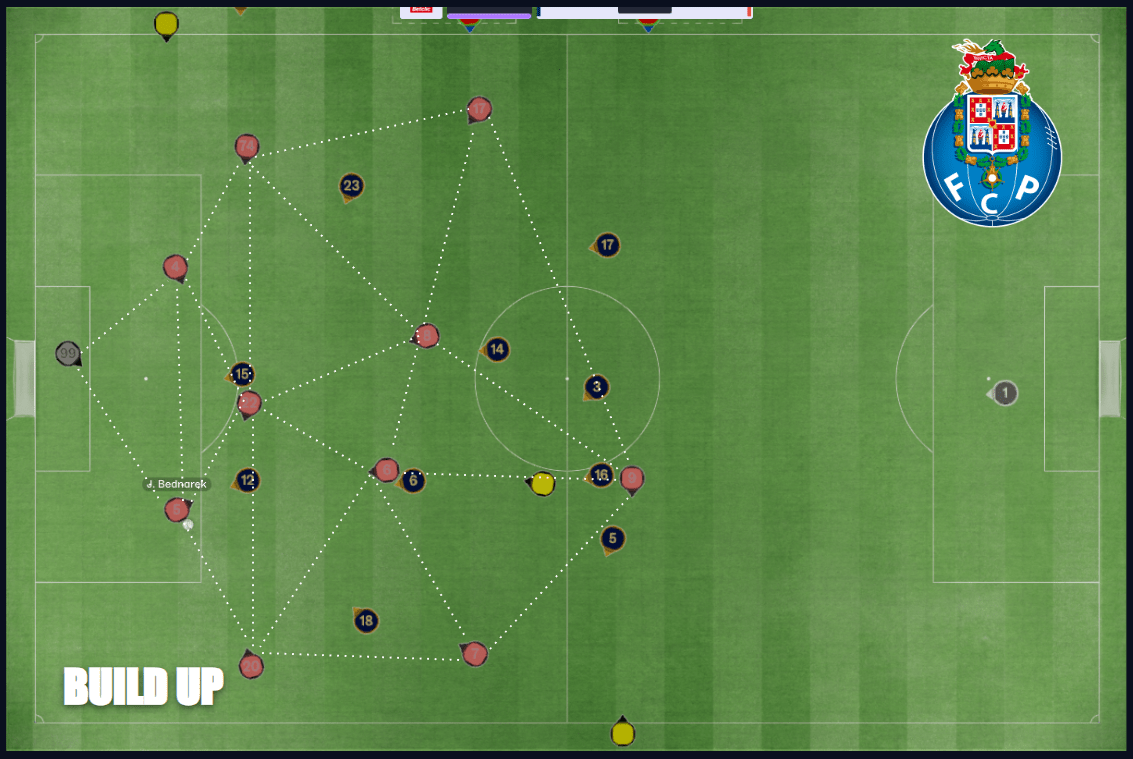Select red player marker number 4
Screen dimensions: 1133x759
[175, 267]
